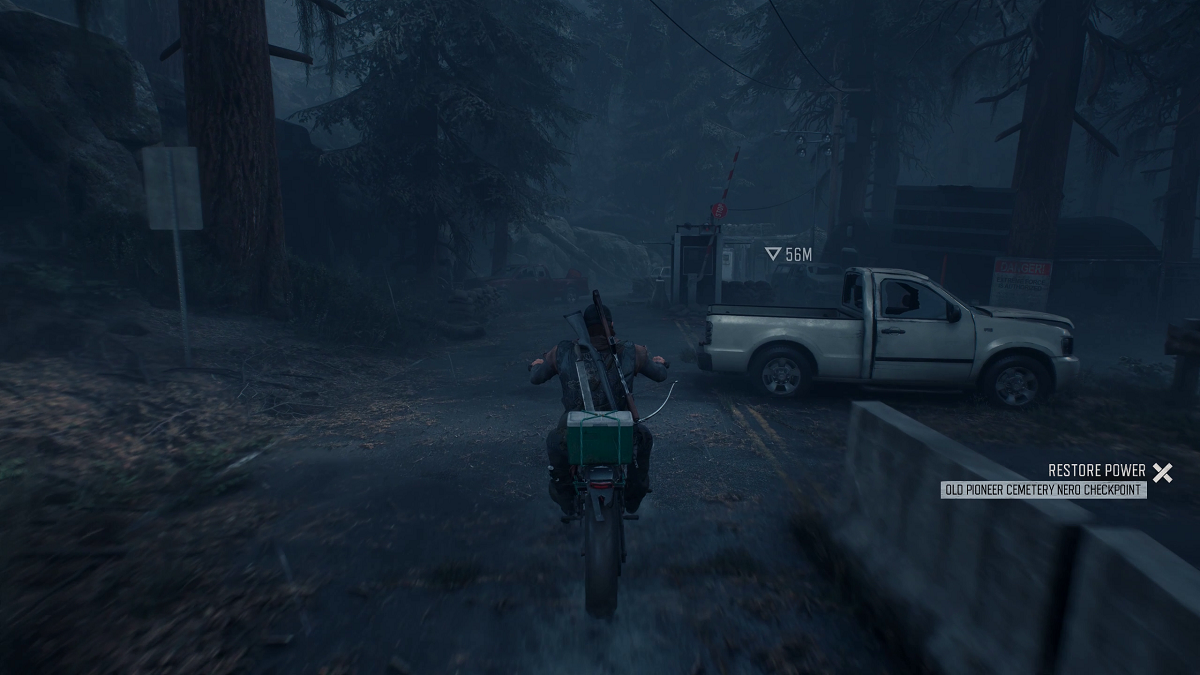1200x675 pixels.
Task: Select the Restore Power objective tracker
Action: pos(1096,471)
